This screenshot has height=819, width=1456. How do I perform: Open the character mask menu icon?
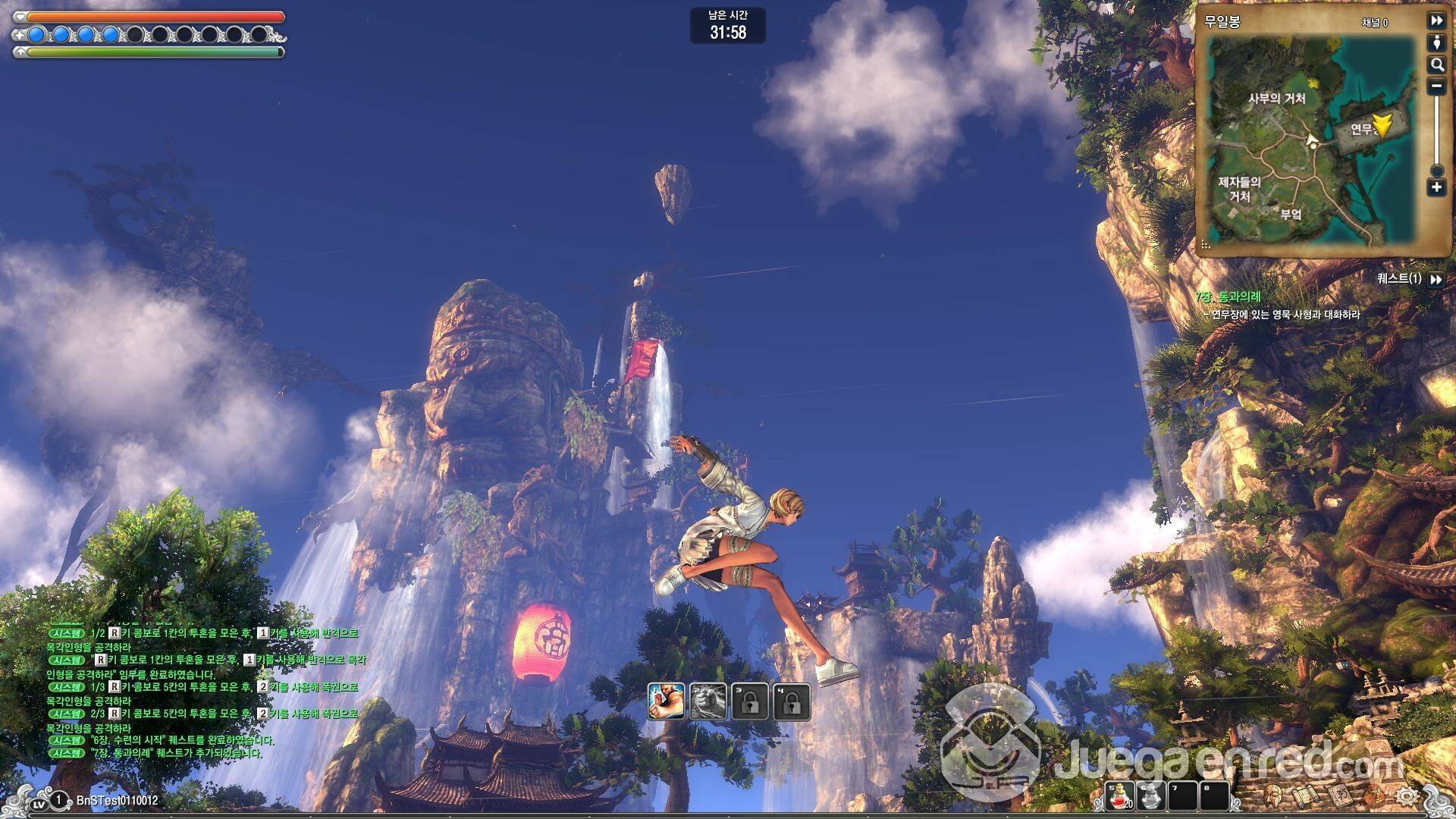point(1273,795)
